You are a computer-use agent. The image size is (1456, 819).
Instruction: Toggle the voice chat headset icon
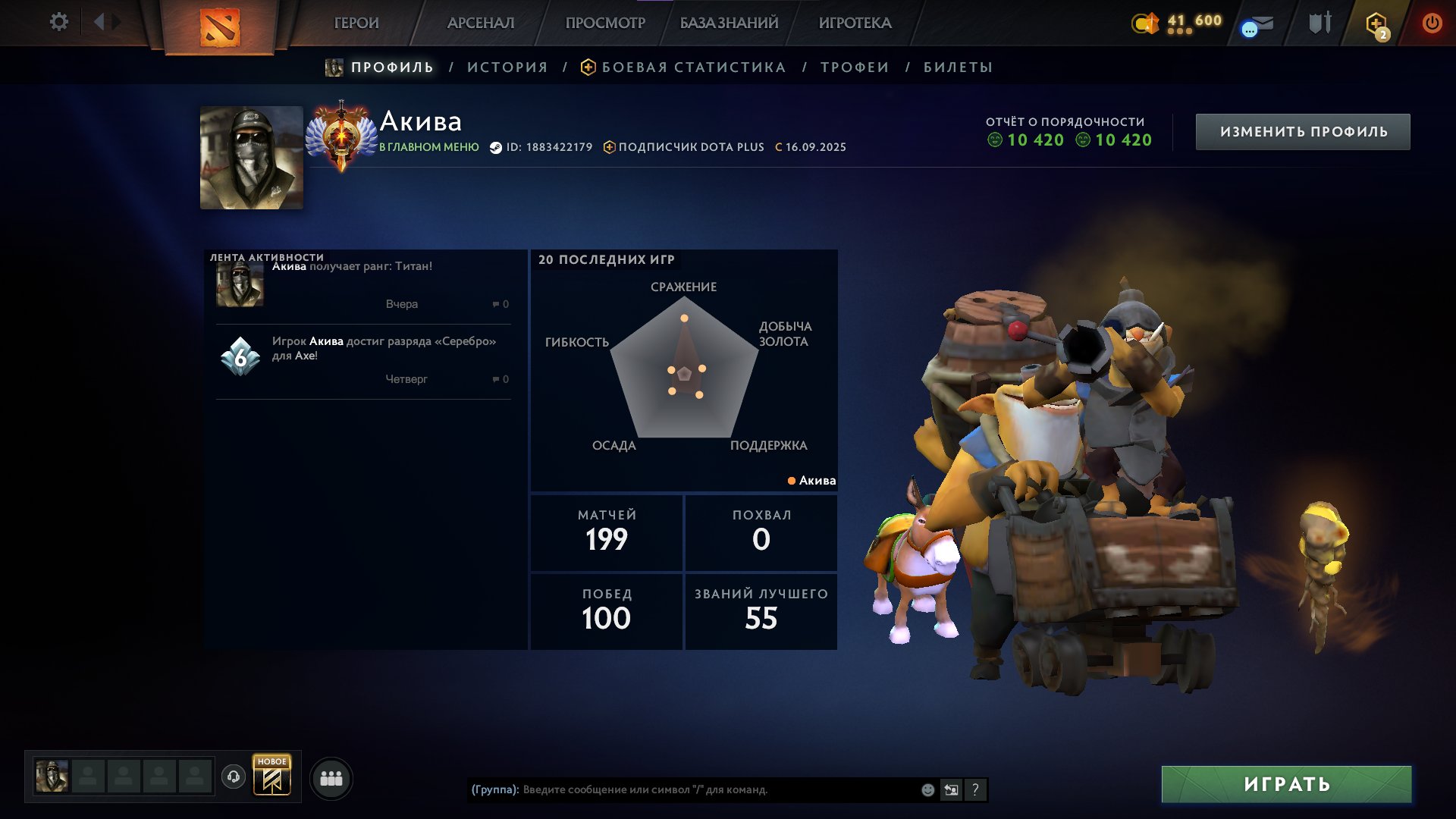coord(234,777)
